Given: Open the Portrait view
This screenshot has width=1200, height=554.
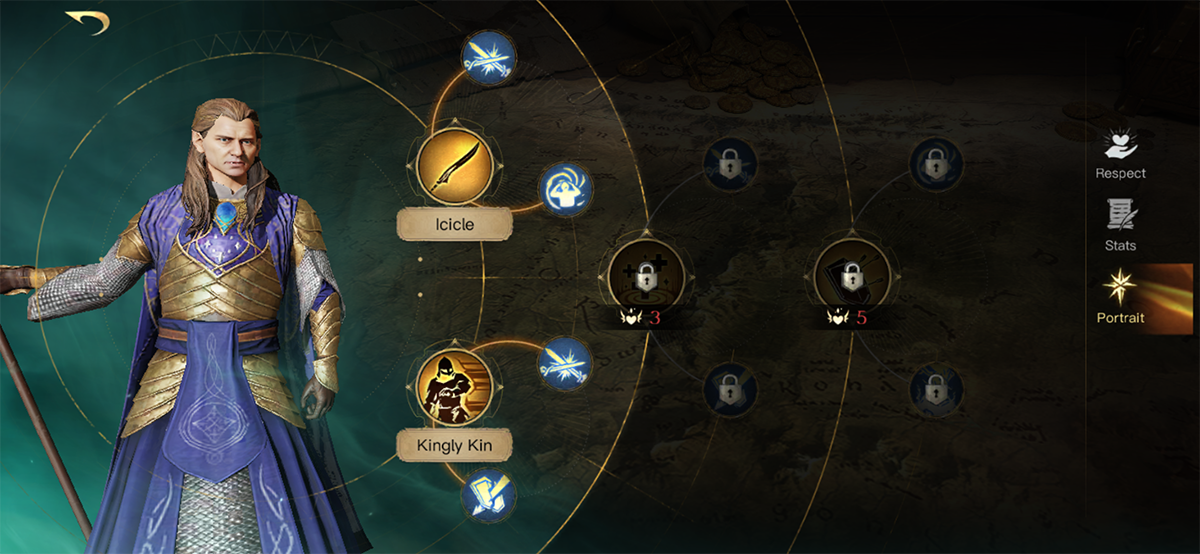Looking at the screenshot, I should coord(1120,300).
